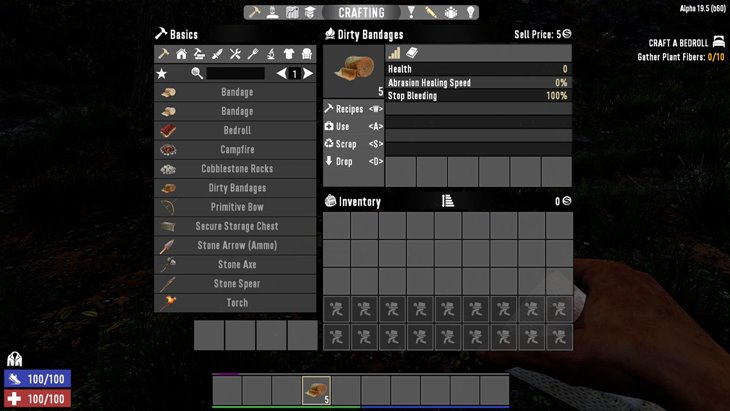Increase the craft quantity with right arrow
Viewport: 730px width, 411px height.
[309, 73]
